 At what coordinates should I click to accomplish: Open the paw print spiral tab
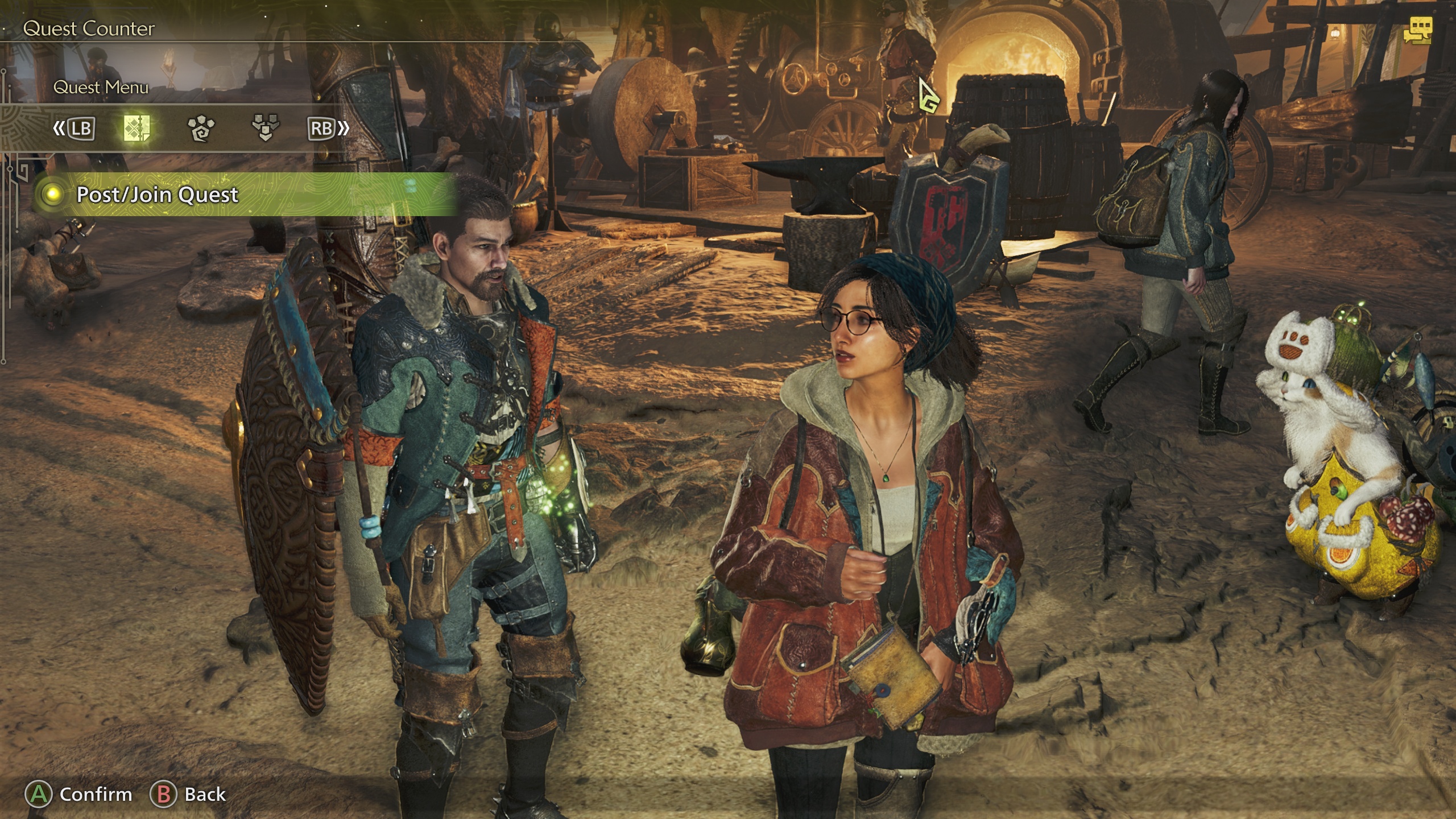201,129
